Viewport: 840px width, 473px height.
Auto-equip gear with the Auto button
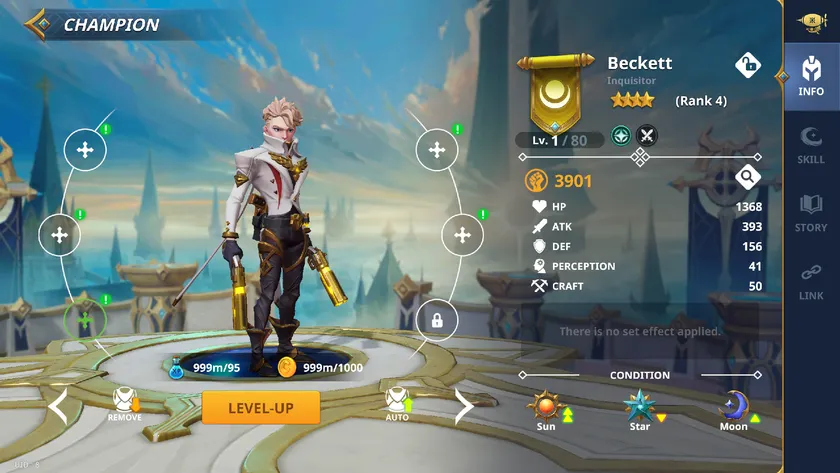pyautogui.click(x=397, y=403)
